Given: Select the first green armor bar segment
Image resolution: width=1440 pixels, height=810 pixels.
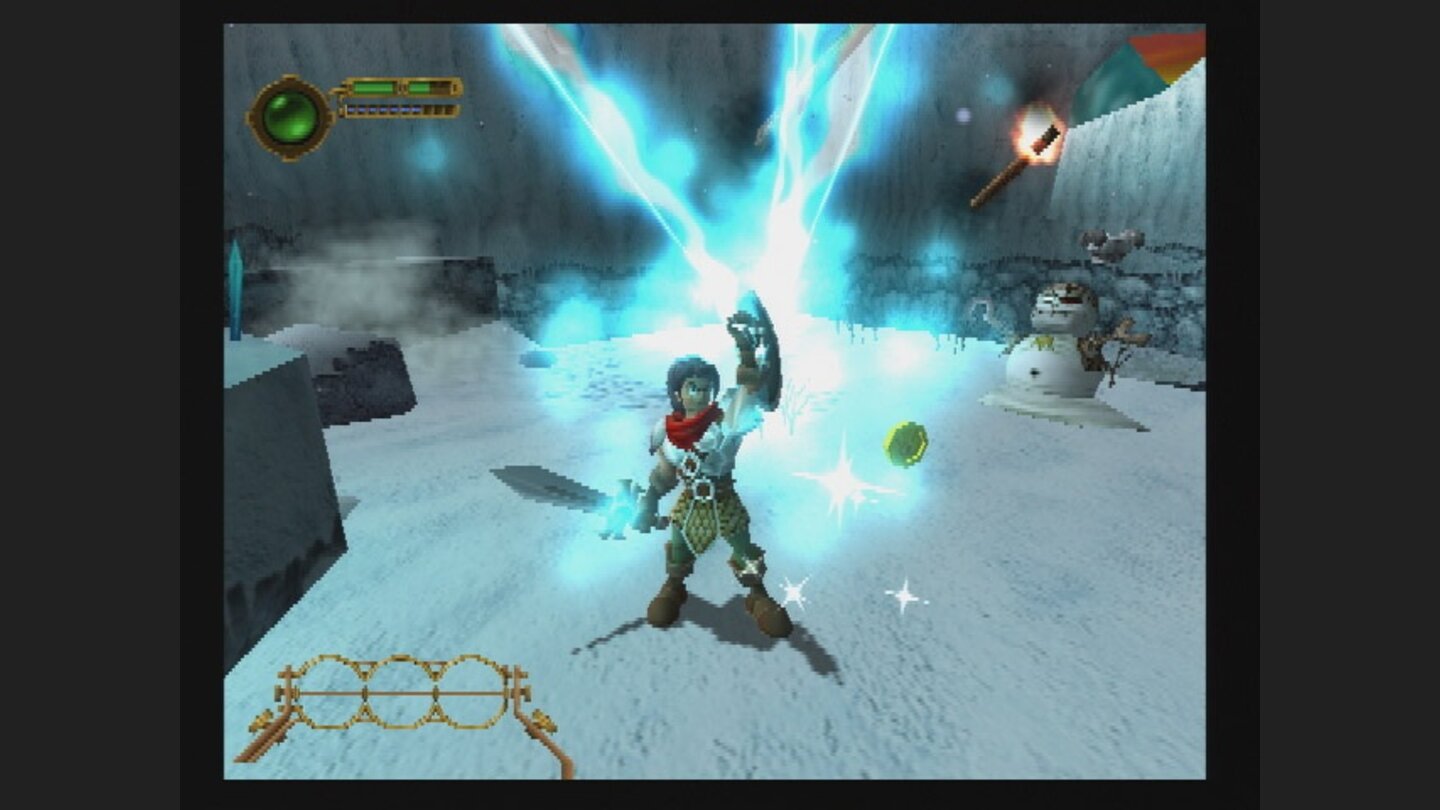Looking at the screenshot, I should pyautogui.click(x=373, y=87).
